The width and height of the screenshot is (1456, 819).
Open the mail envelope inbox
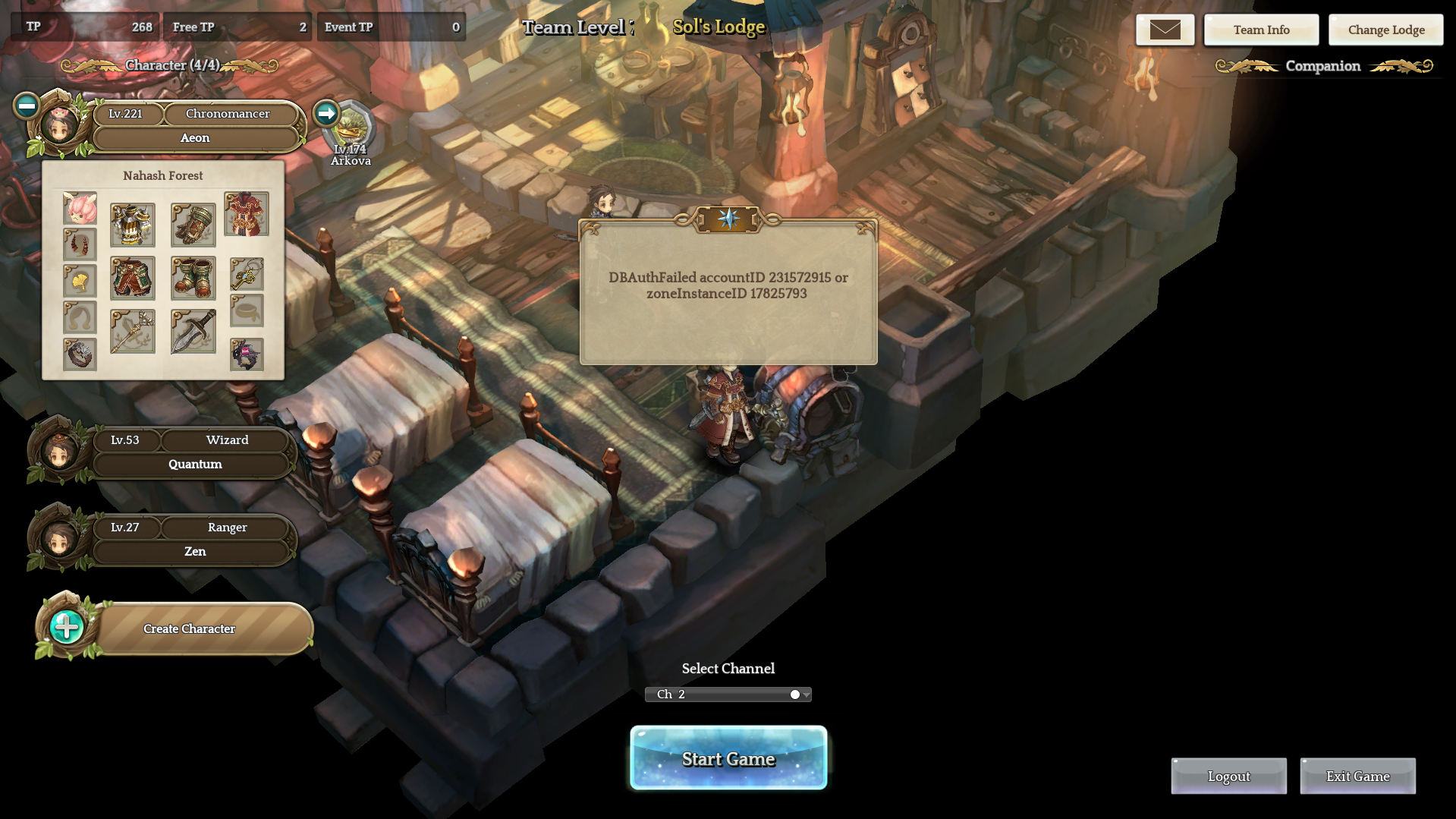(1165, 30)
